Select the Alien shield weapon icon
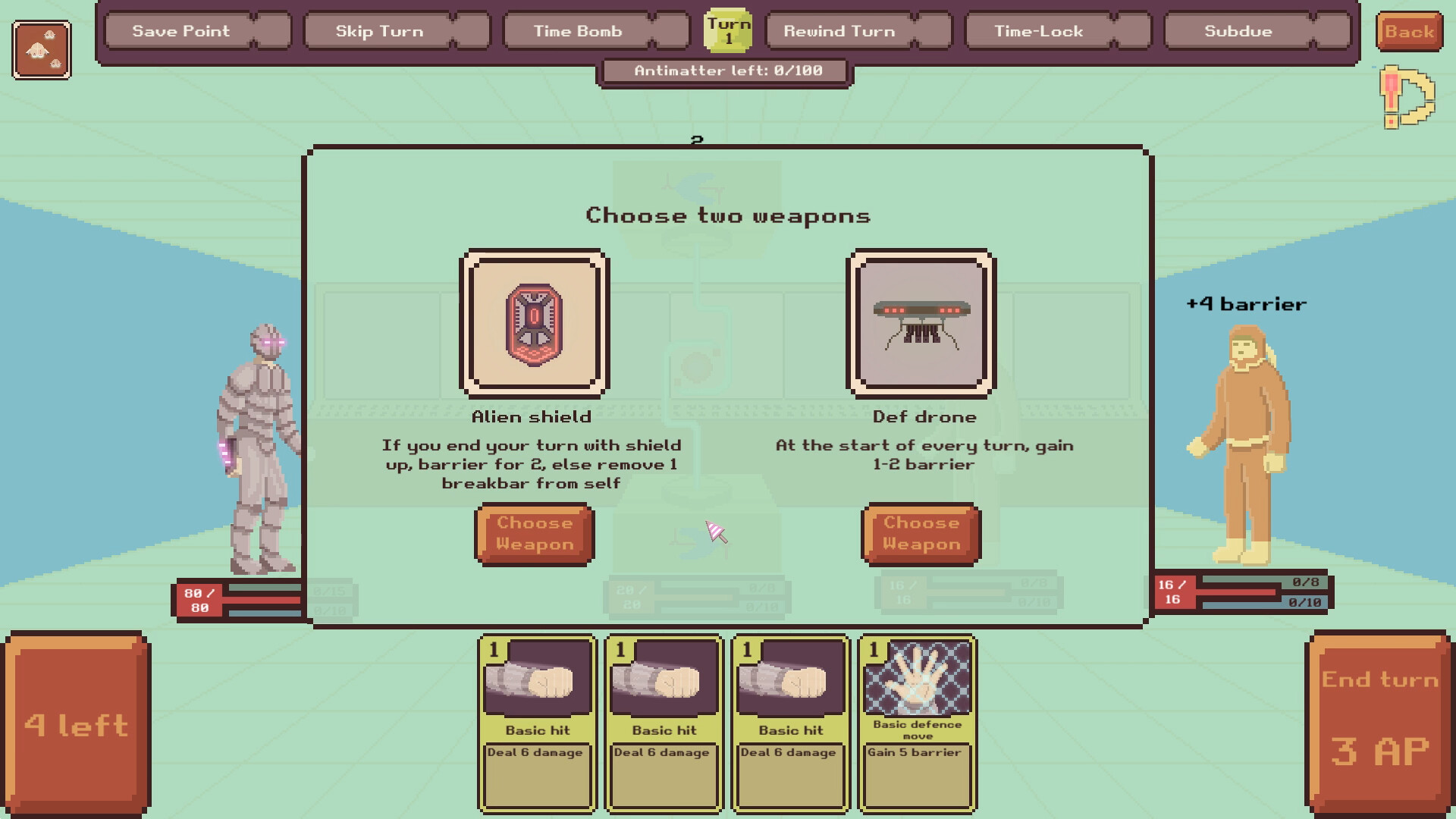The height and width of the screenshot is (819, 1456). pyautogui.click(x=533, y=322)
